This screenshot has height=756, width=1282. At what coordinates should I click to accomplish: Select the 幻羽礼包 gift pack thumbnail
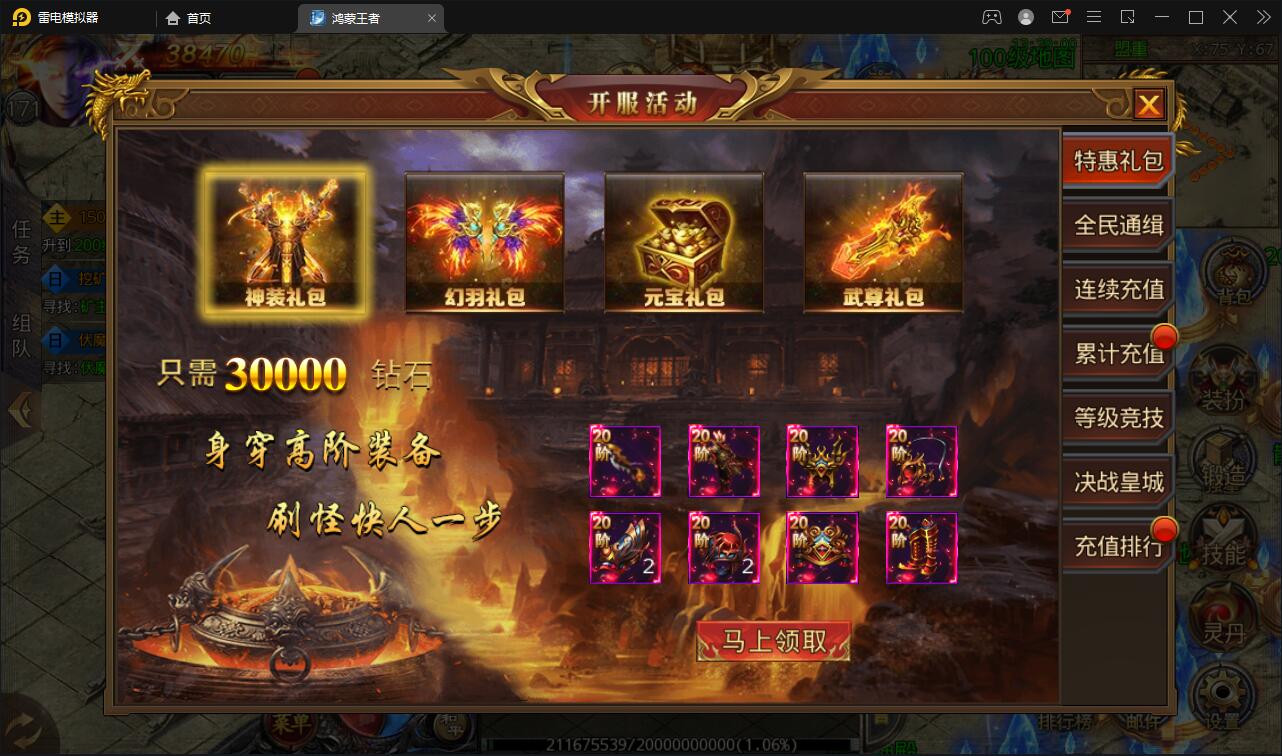coord(484,242)
